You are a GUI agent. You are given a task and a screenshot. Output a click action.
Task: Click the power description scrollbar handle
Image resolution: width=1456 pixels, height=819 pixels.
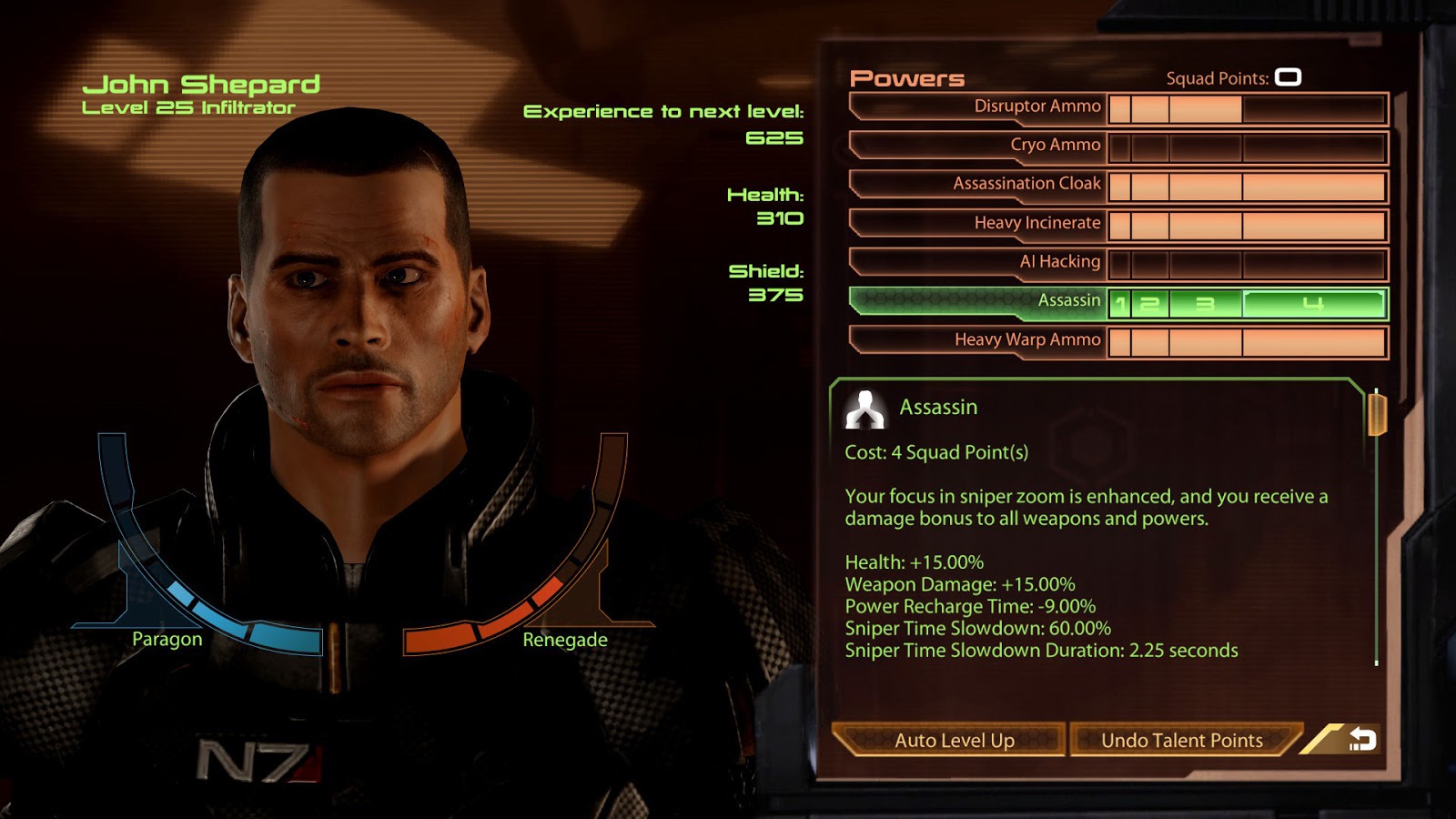[1376, 414]
